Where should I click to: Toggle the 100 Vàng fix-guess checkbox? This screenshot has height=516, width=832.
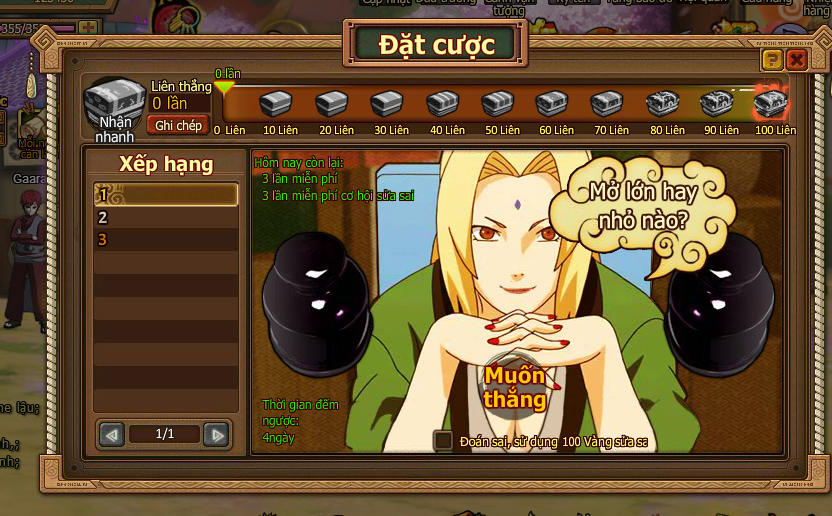pyautogui.click(x=443, y=440)
